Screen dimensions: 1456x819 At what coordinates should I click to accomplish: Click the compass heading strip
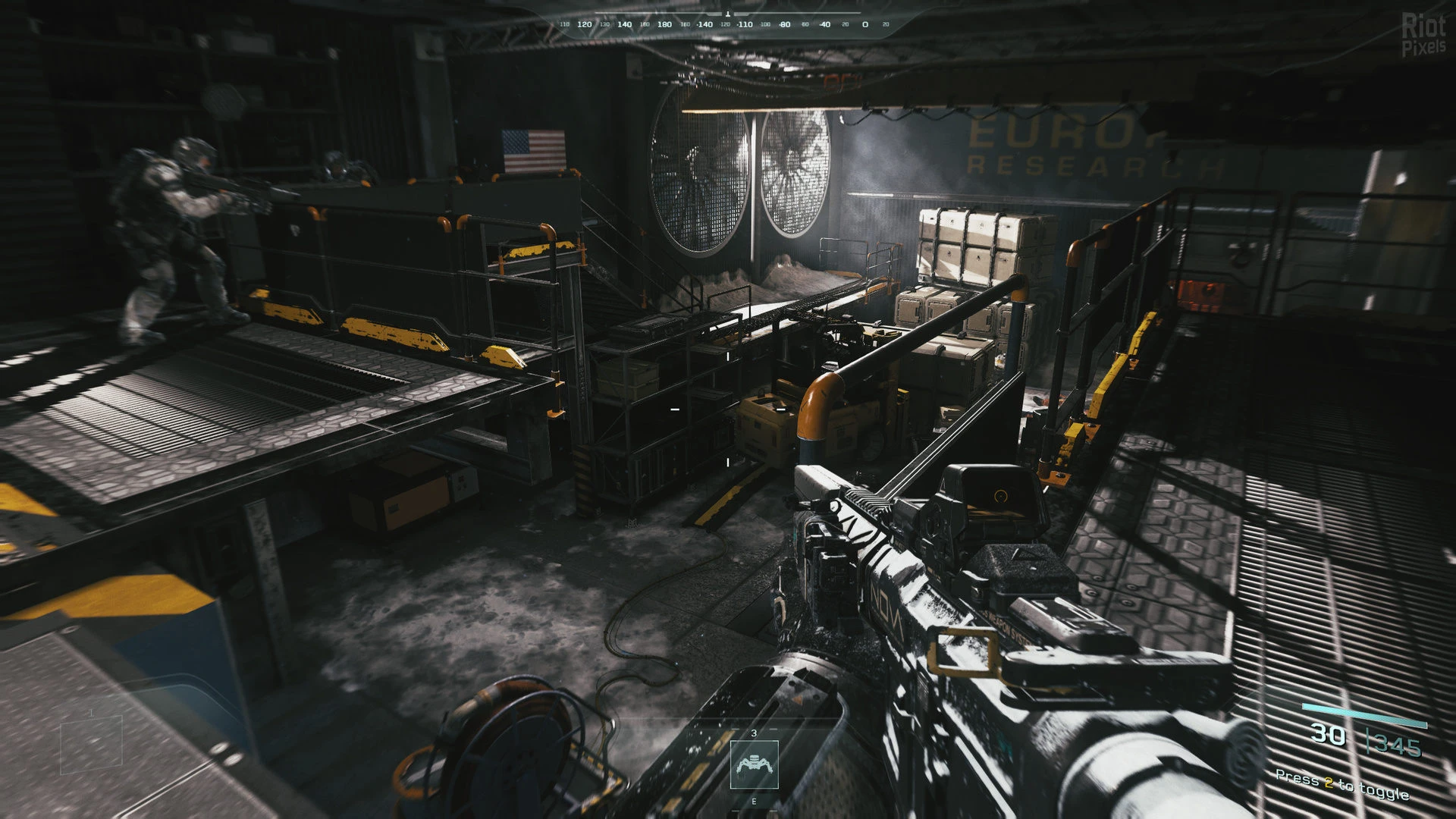pyautogui.click(x=726, y=24)
